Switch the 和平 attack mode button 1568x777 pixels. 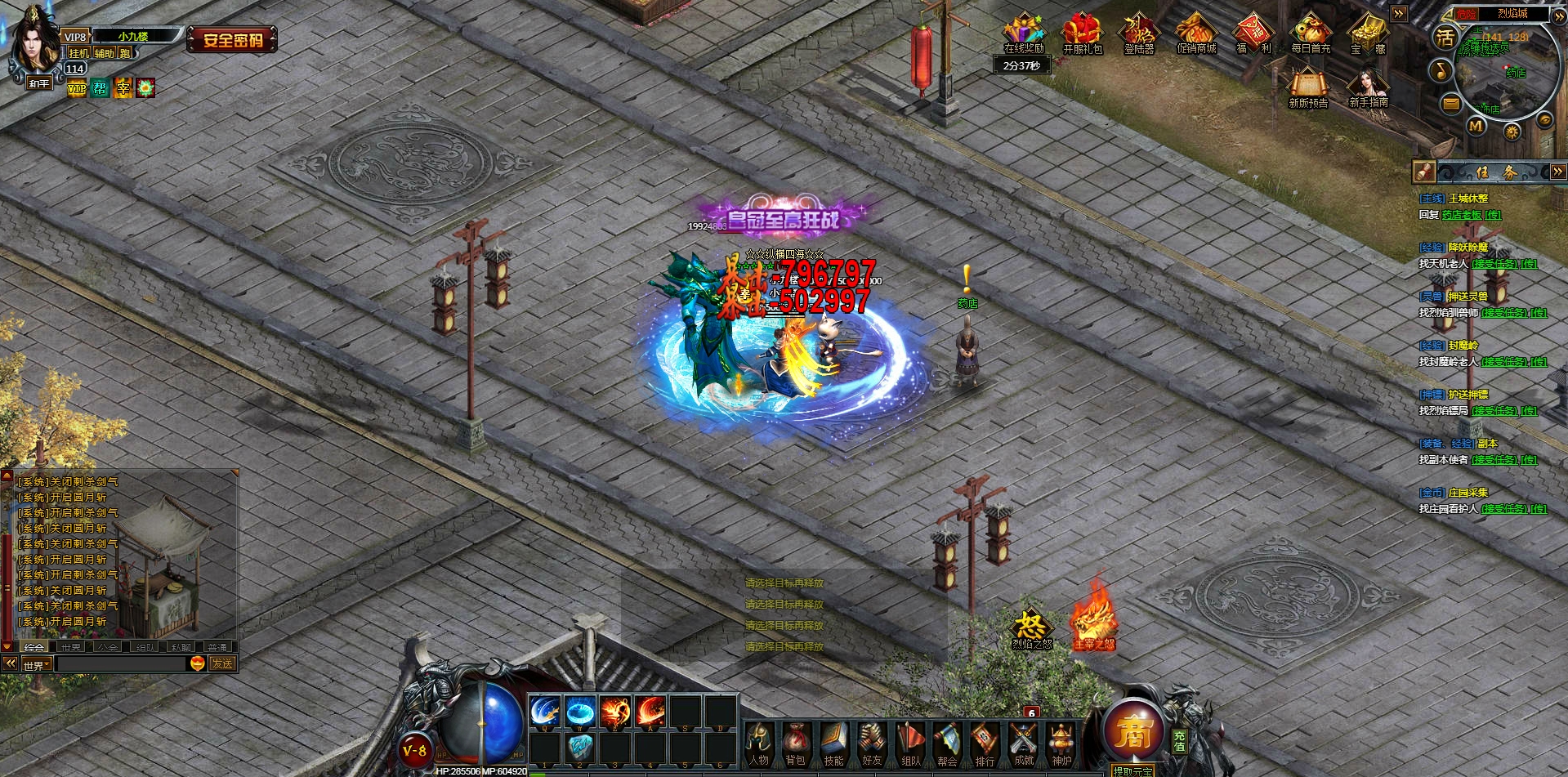pos(38,83)
